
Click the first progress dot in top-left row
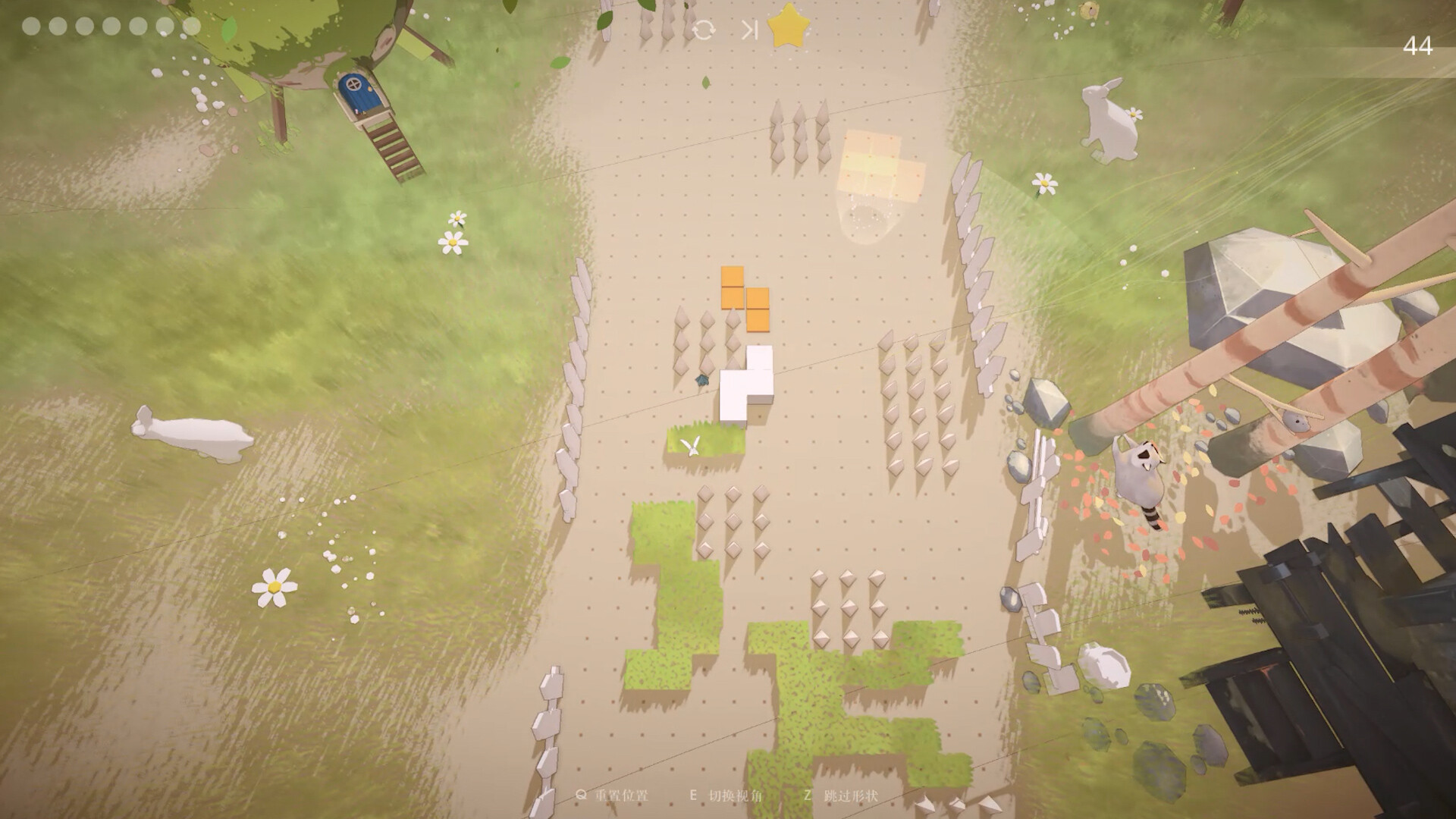30,27
